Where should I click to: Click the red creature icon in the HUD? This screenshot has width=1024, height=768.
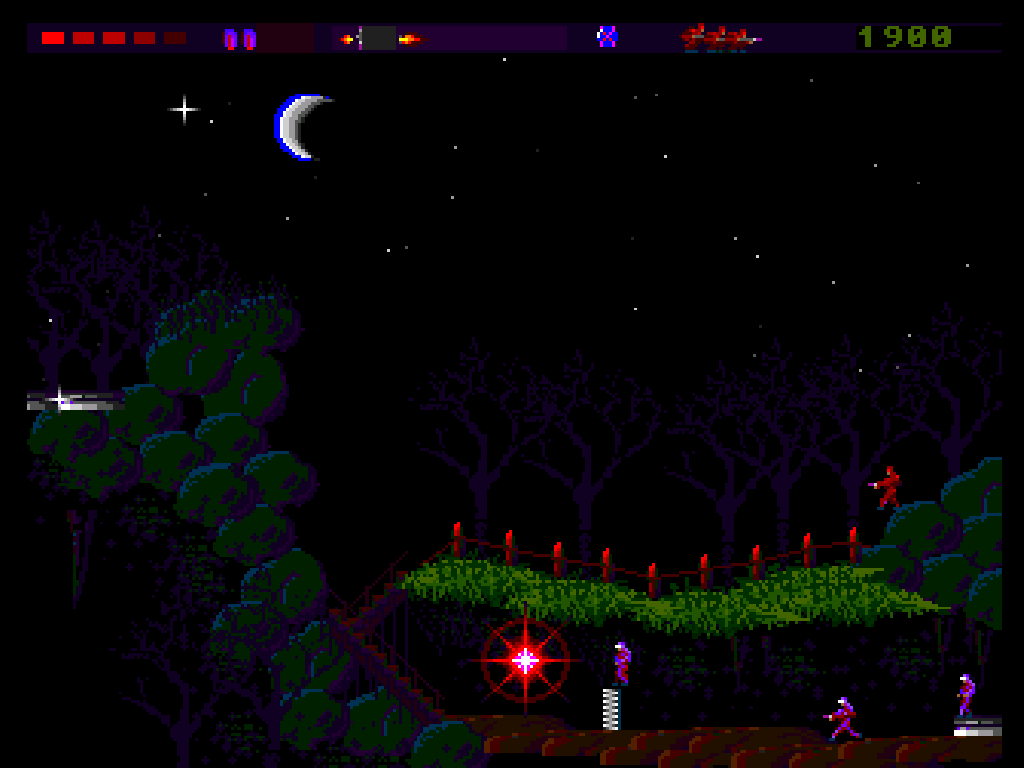pos(719,38)
